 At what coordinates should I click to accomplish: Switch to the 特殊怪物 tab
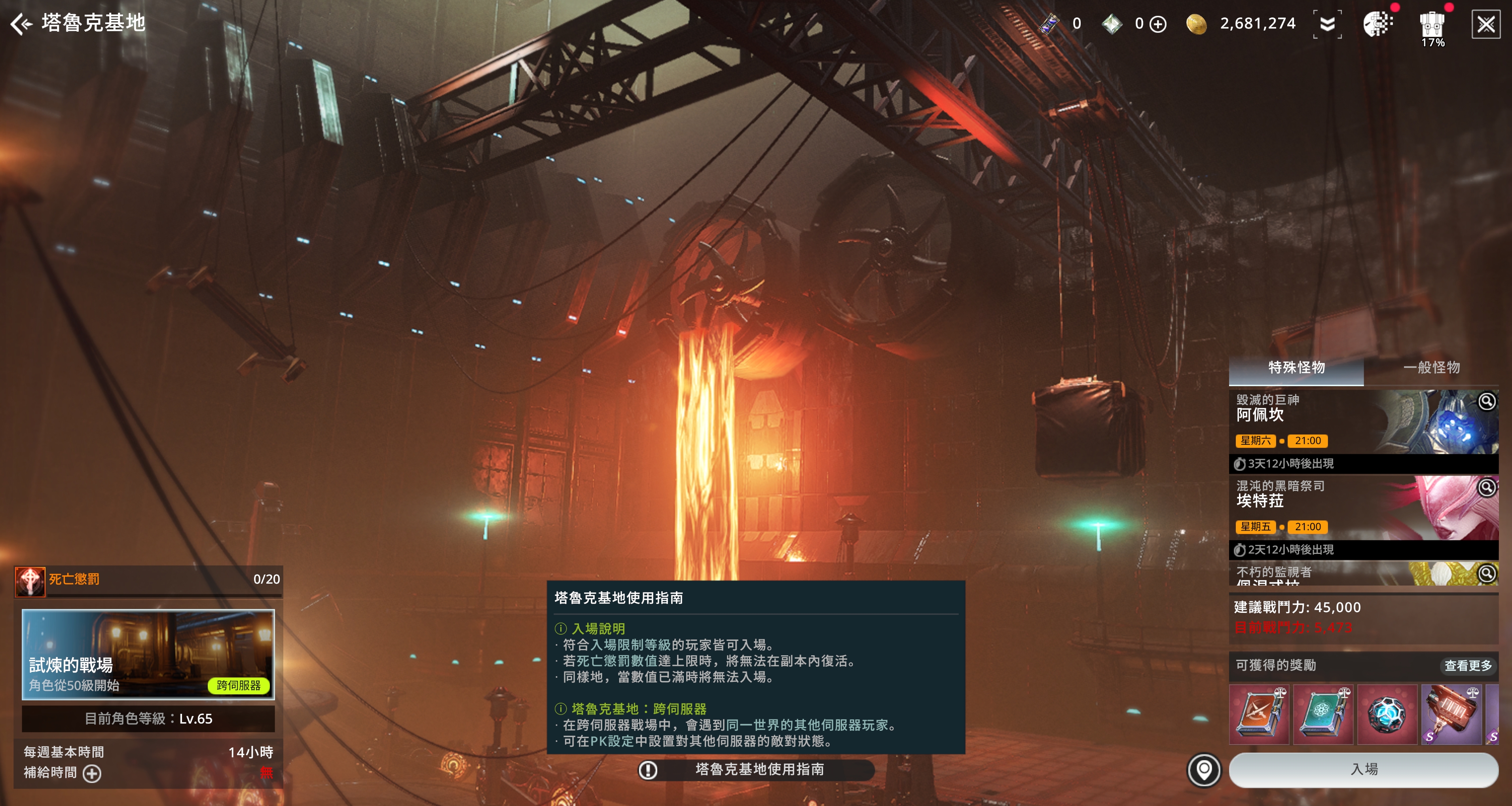tap(1296, 368)
